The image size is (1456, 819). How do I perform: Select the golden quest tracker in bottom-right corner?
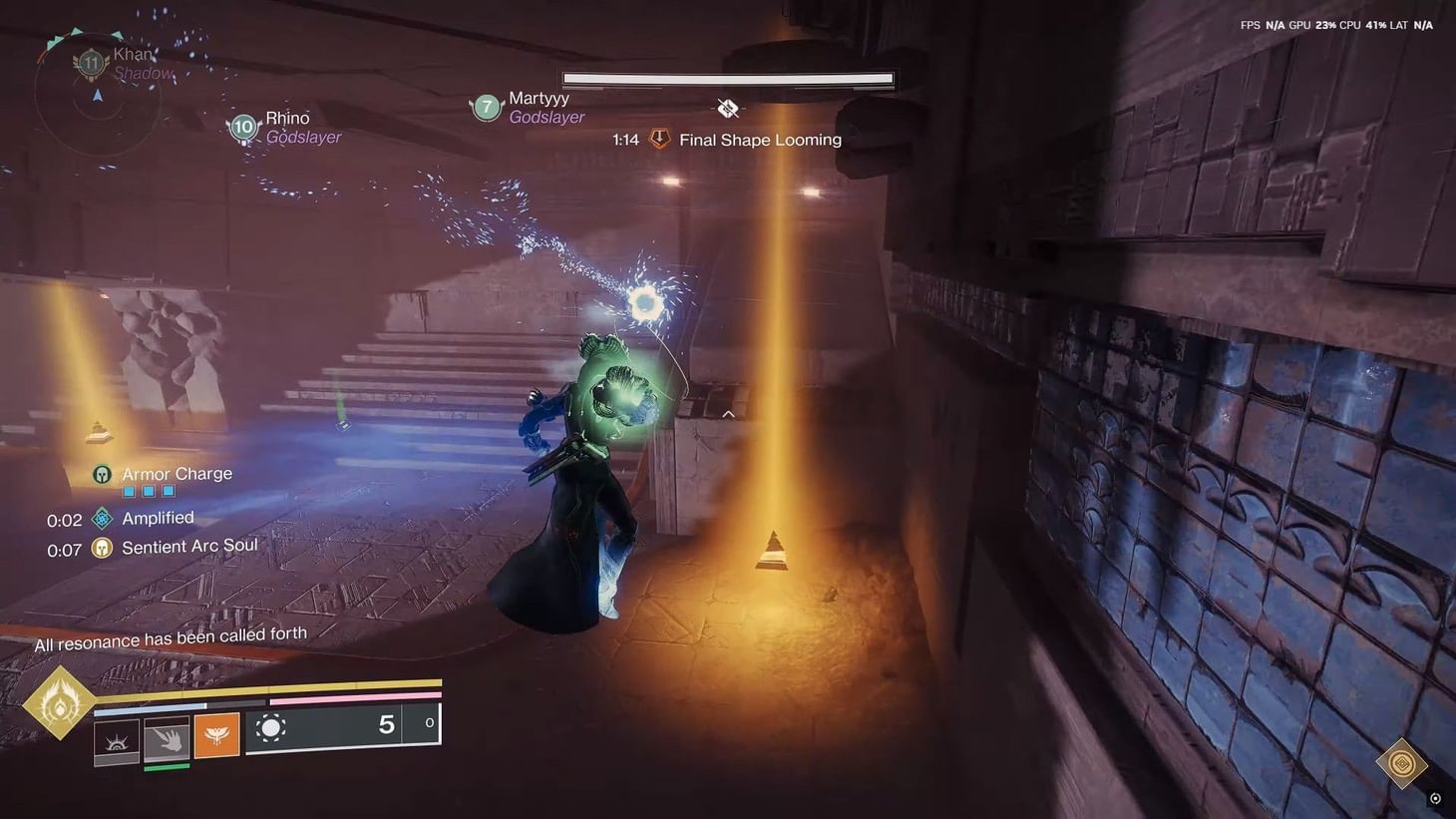pyautogui.click(x=1401, y=763)
